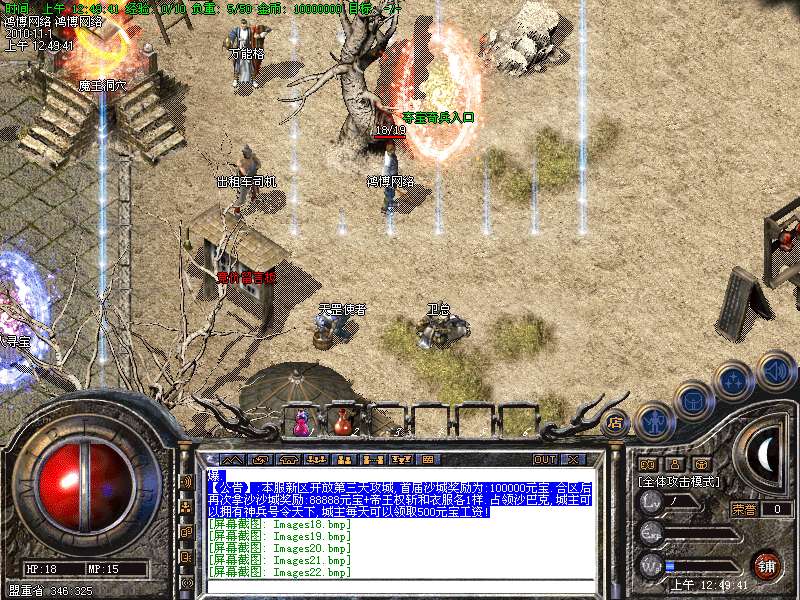Screen dimensions: 800x600
Task: Select the red potion belt slot
Action: (342, 422)
